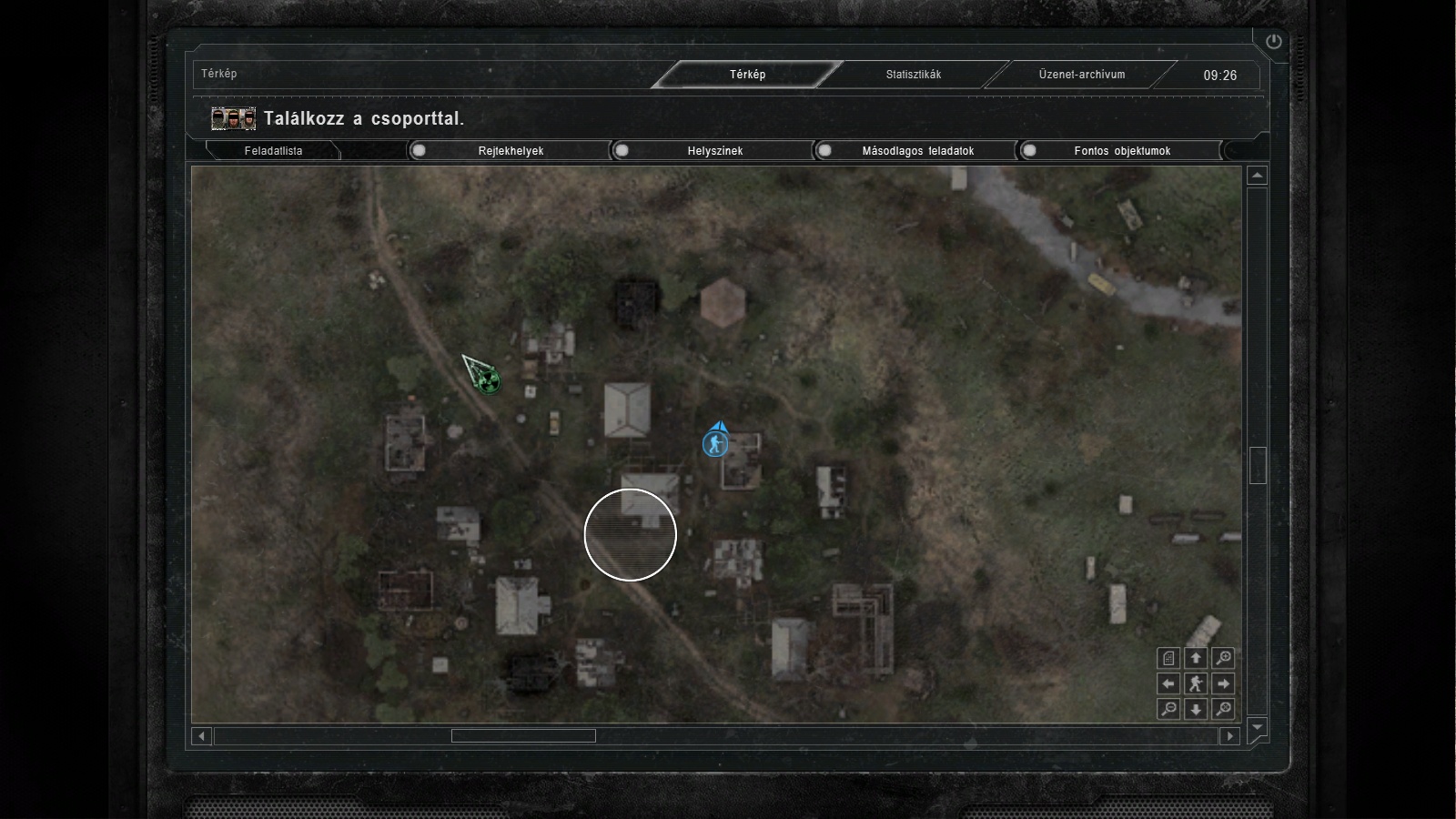Toggle the Rejtekhelyek map filter

tap(419, 151)
